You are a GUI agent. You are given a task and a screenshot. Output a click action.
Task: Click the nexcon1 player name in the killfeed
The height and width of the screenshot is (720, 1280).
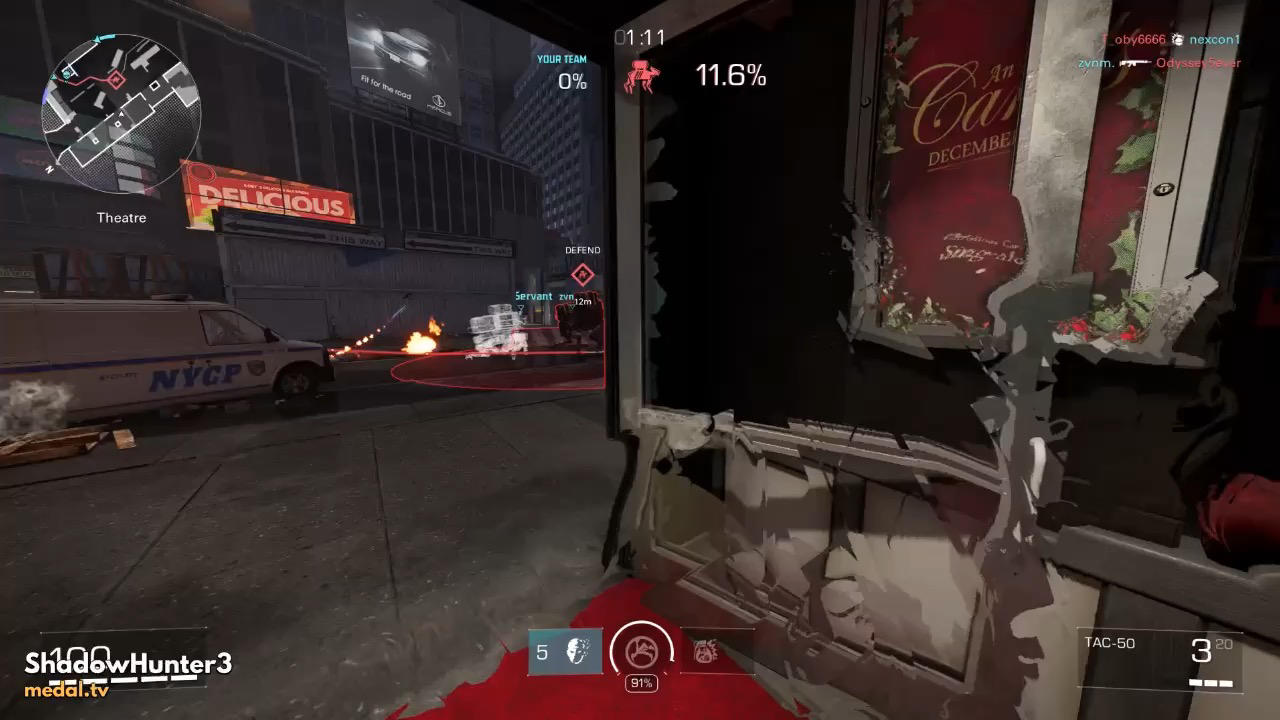[x=1215, y=40]
